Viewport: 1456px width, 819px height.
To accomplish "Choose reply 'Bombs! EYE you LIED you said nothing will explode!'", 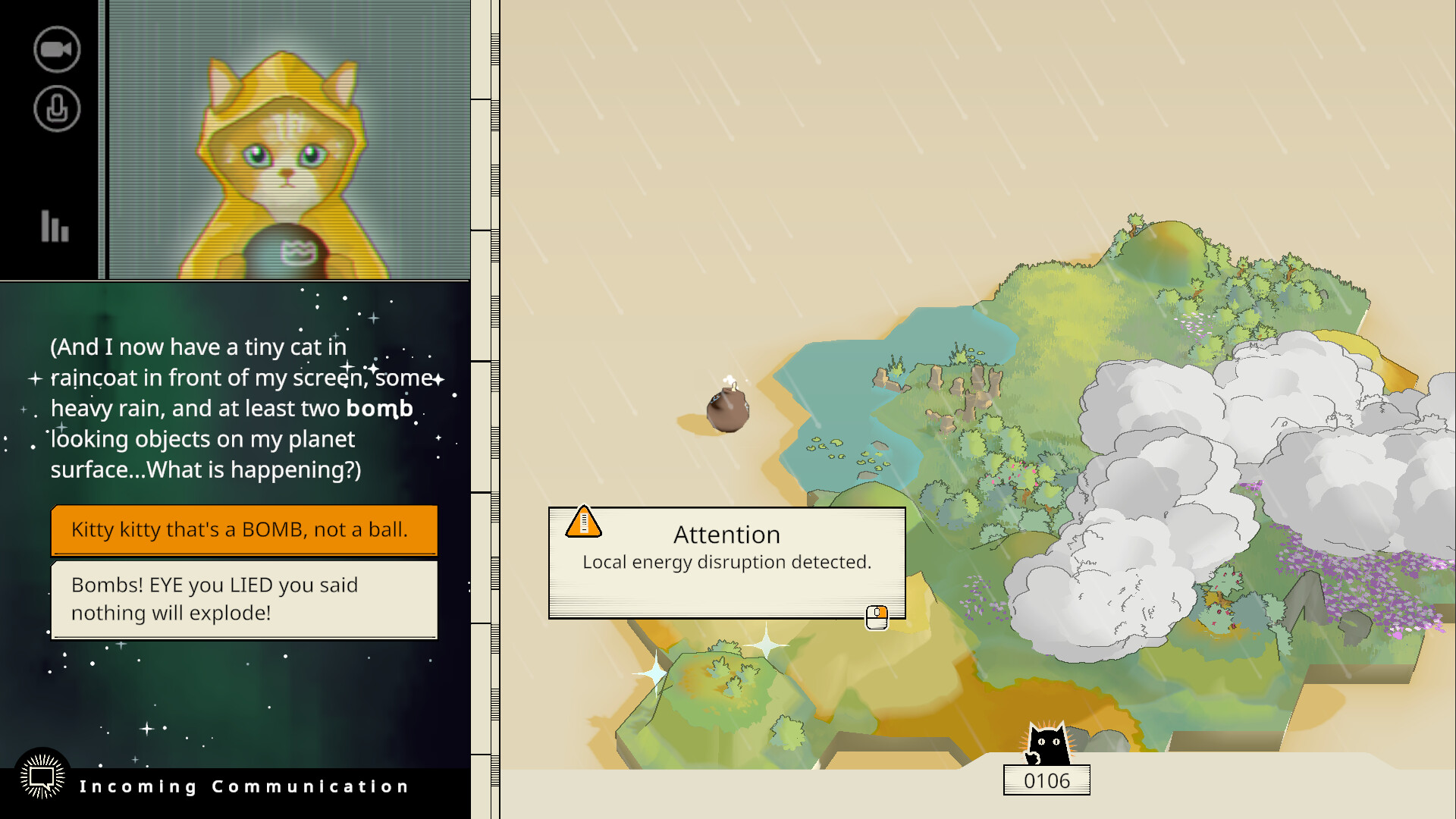I will click(x=243, y=599).
